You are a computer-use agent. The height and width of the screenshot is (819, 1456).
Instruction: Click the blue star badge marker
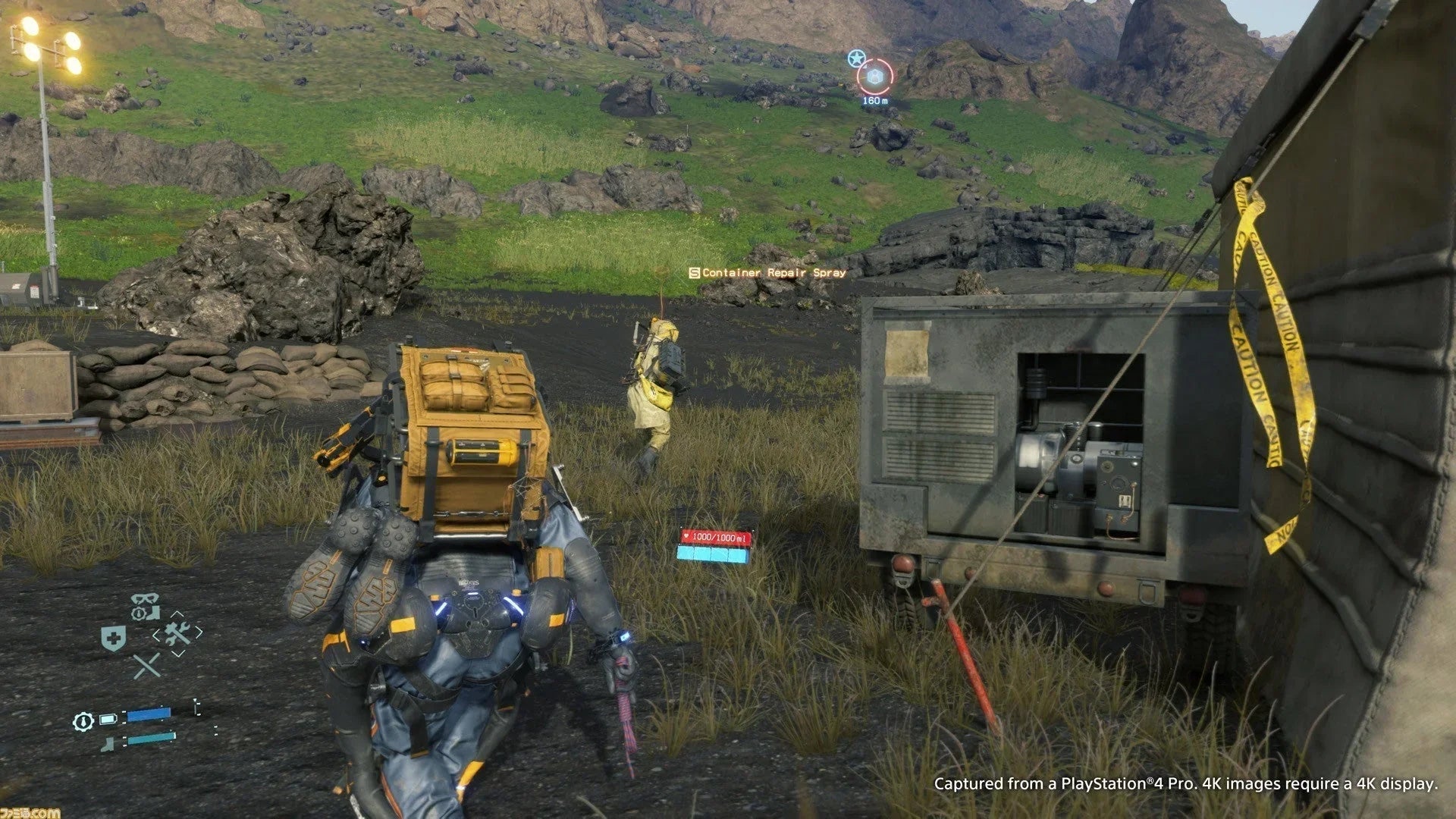tap(856, 58)
